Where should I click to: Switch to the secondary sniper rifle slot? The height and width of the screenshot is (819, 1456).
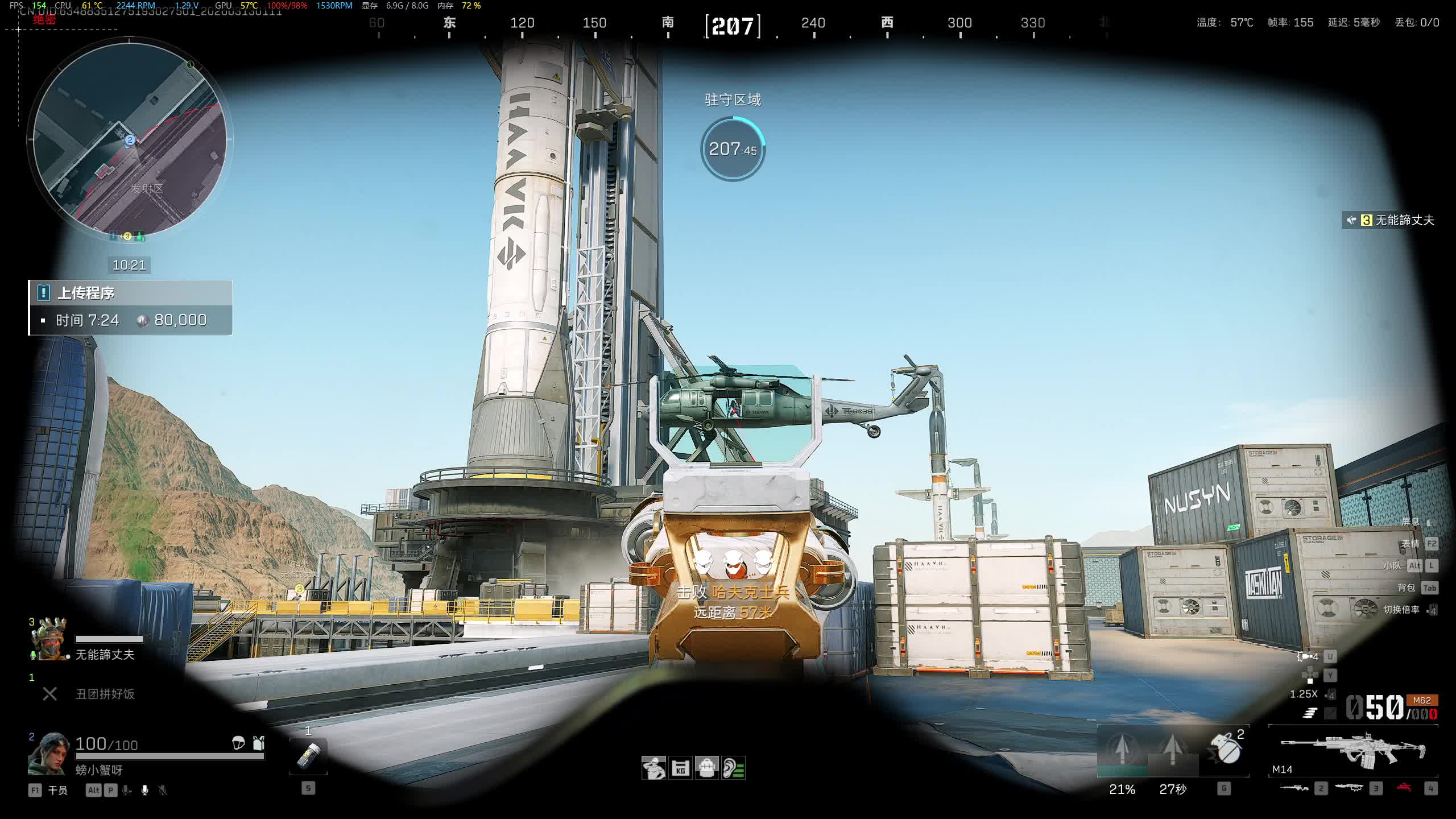point(1294,788)
